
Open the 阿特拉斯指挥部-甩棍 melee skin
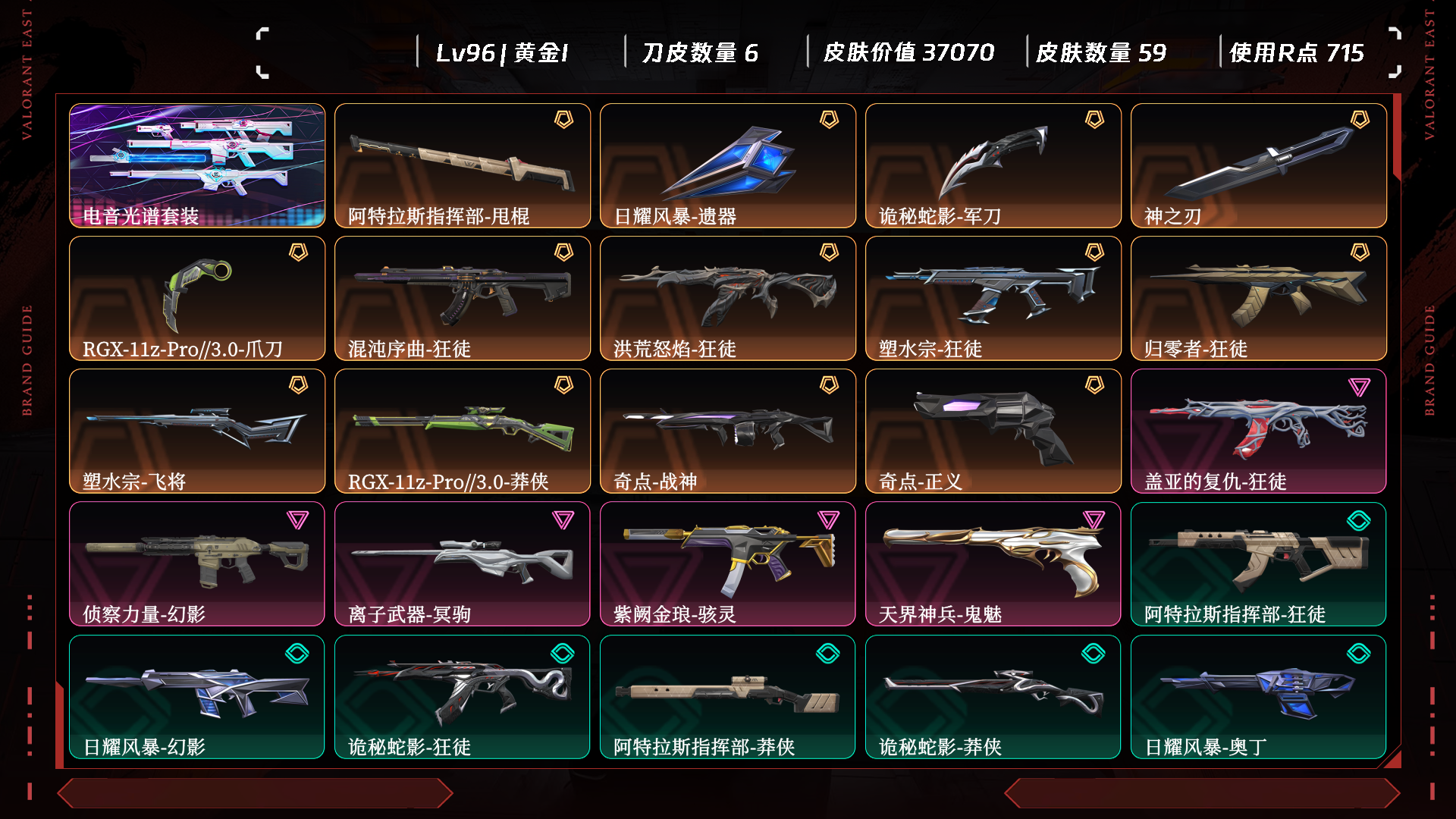pyautogui.click(x=463, y=165)
